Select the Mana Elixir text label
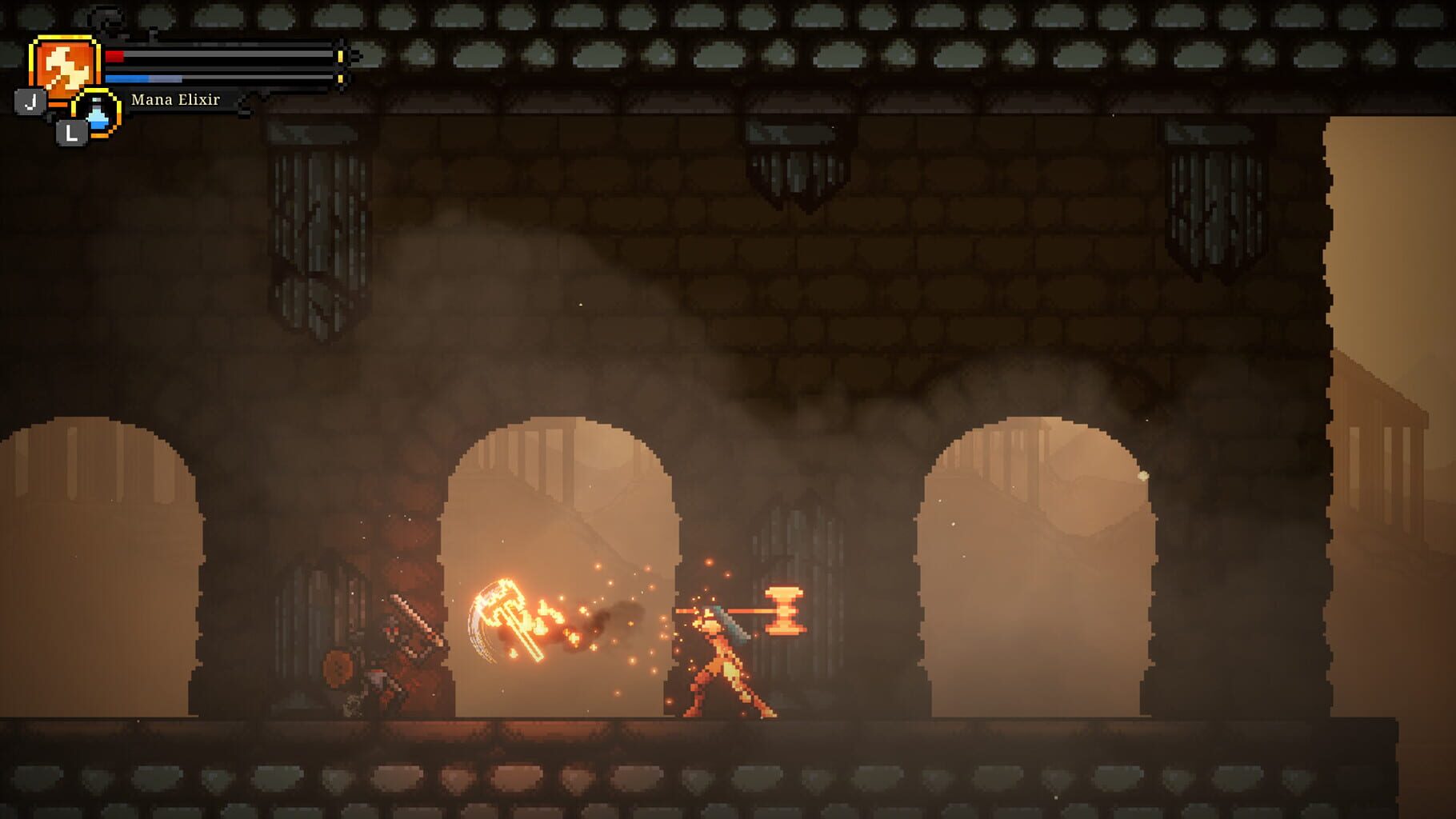The image size is (1456, 819). click(x=174, y=102)
